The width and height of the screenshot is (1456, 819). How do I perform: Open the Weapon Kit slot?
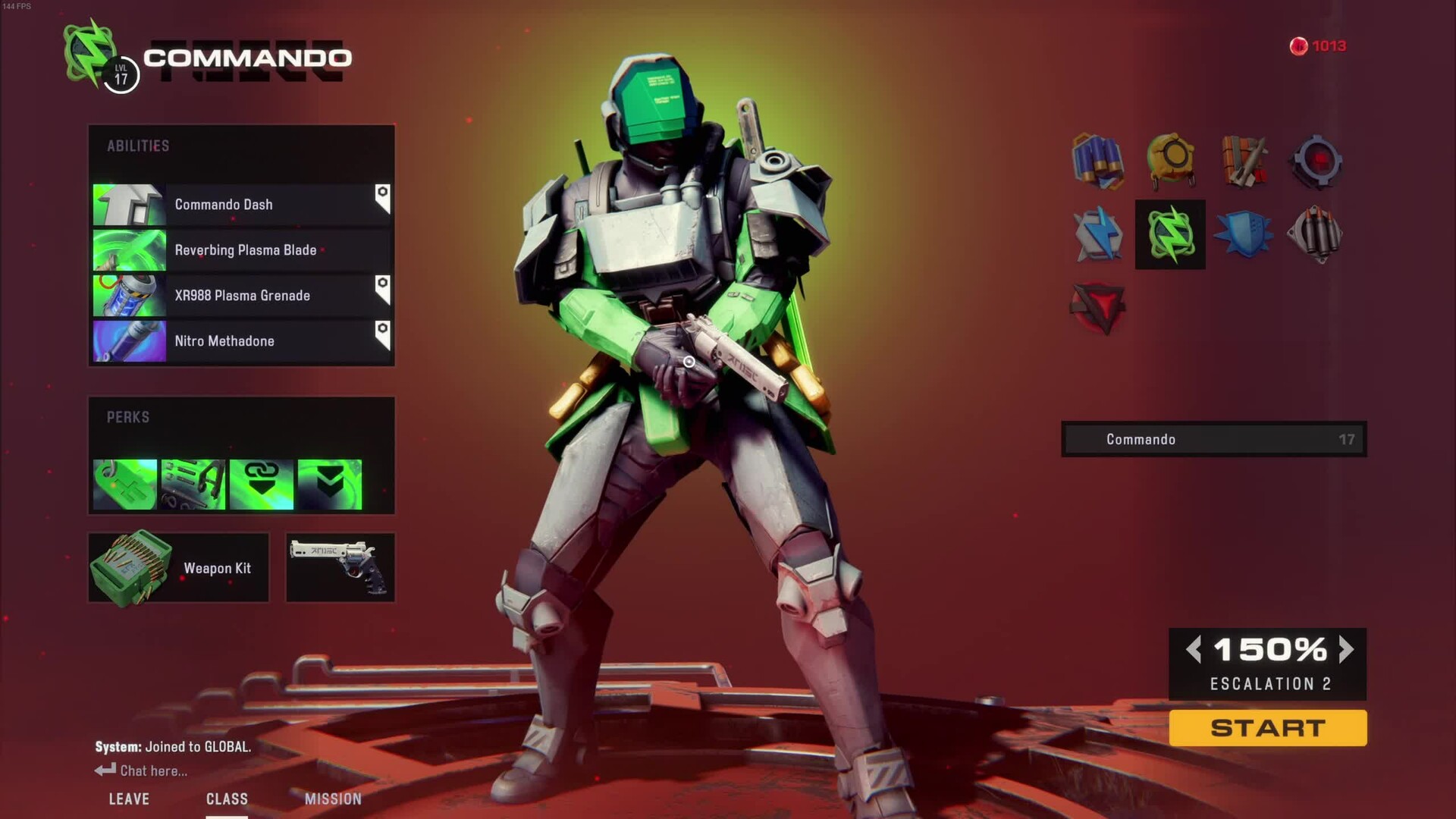click(x=179, y=568)
